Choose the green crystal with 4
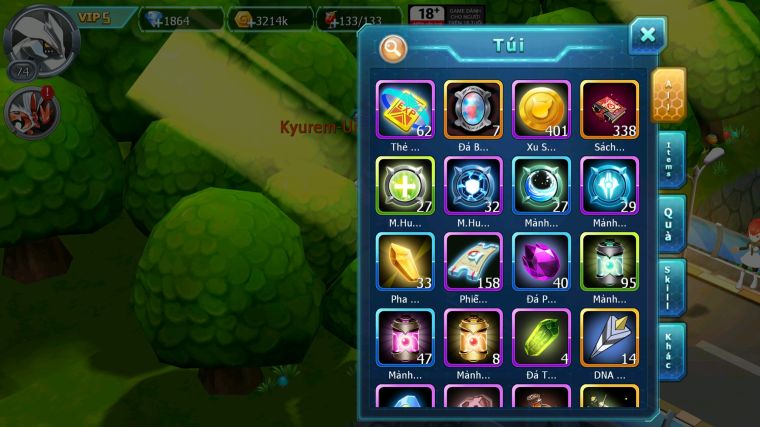This screenshot has height=427, width=760. click(x=541, y=337)
